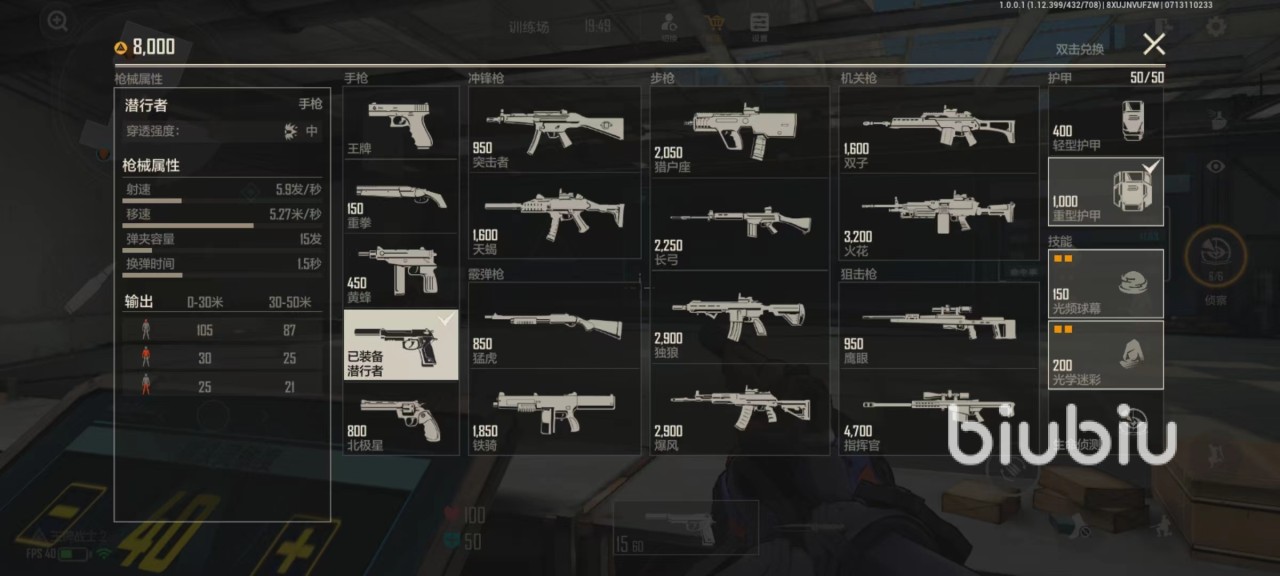Select the 双子 machine gun

point(938,130)
